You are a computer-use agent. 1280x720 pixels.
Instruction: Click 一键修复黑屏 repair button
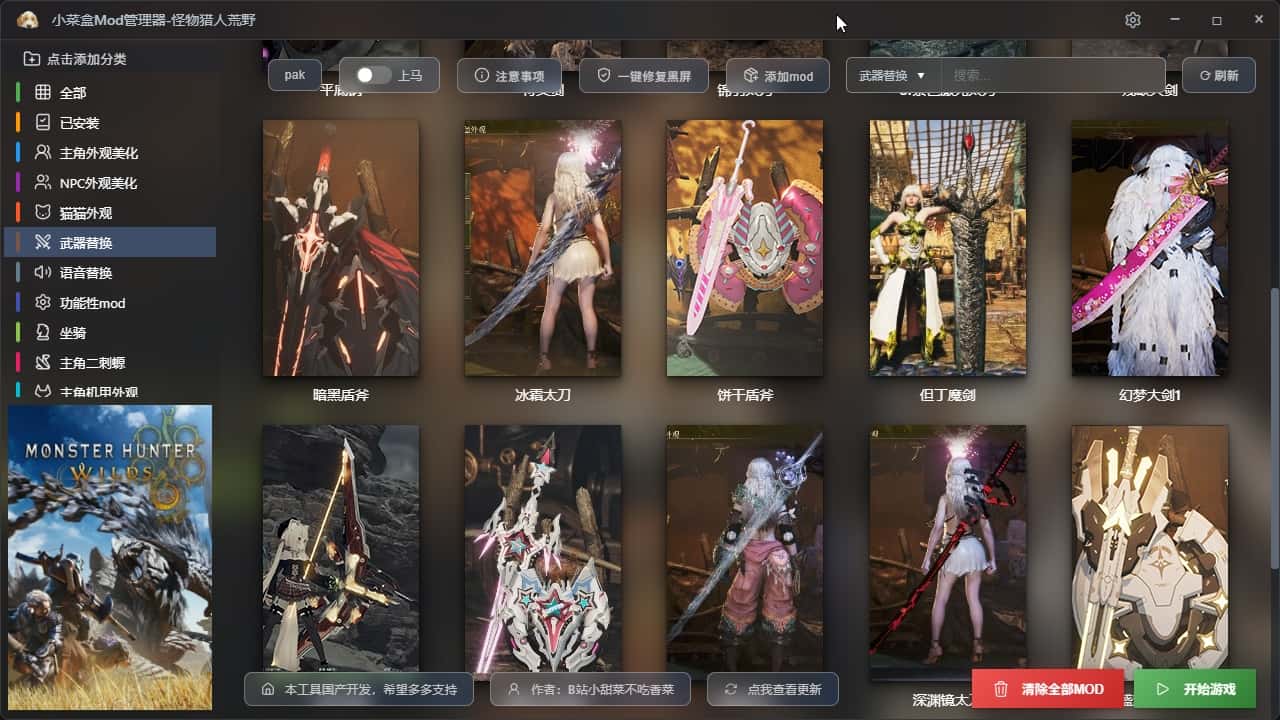pos(643,76)
